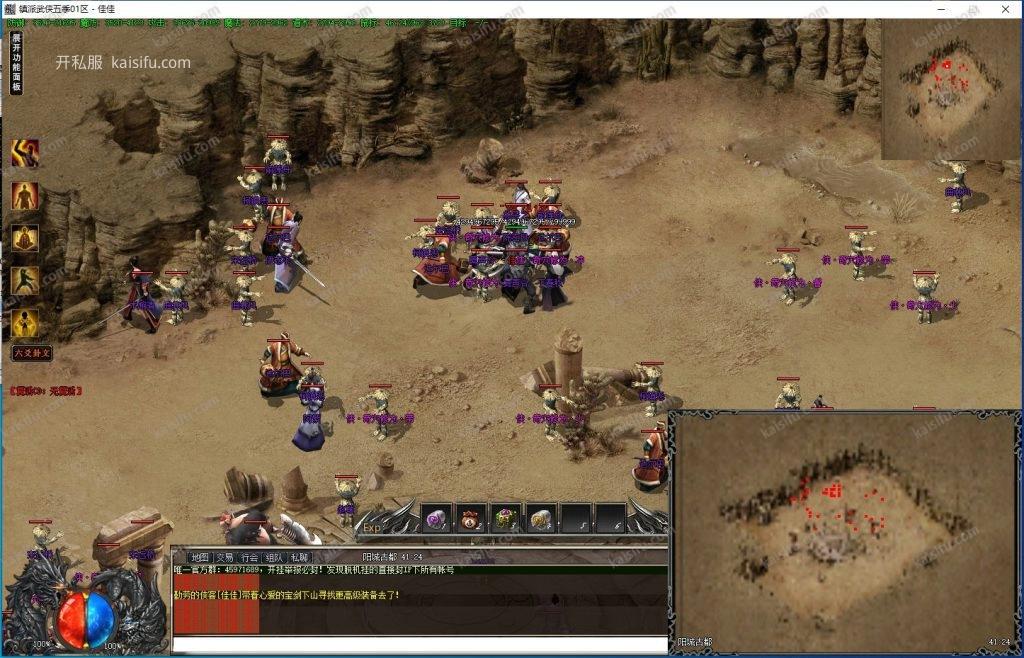
Task: Expand the 展开功能面板 function panel
Action: coord(16,63)
